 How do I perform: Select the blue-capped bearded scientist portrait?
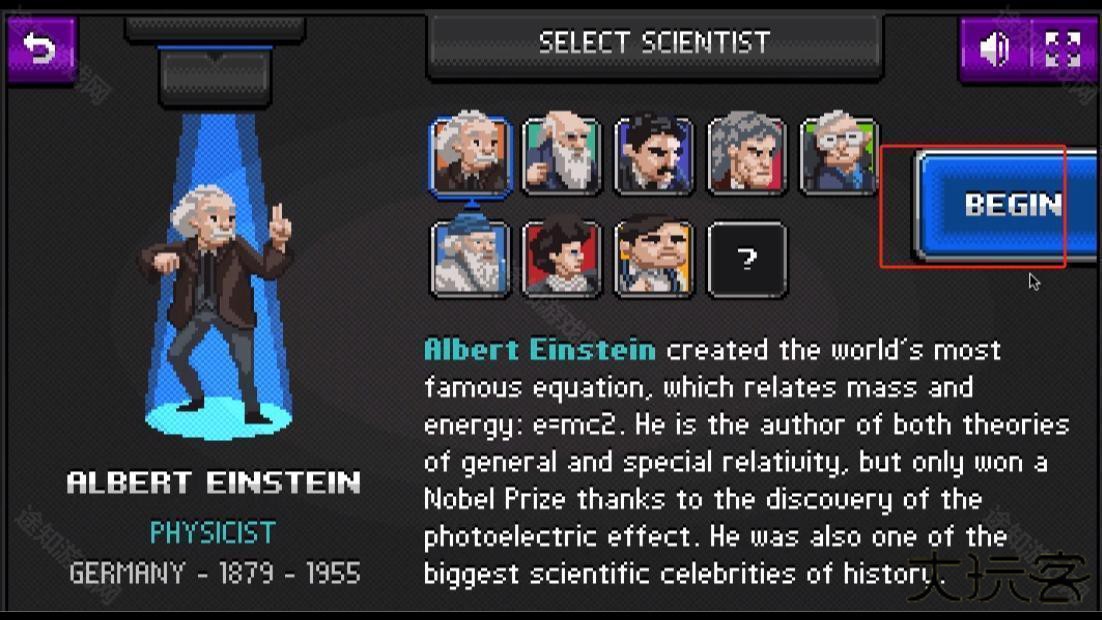471,259
